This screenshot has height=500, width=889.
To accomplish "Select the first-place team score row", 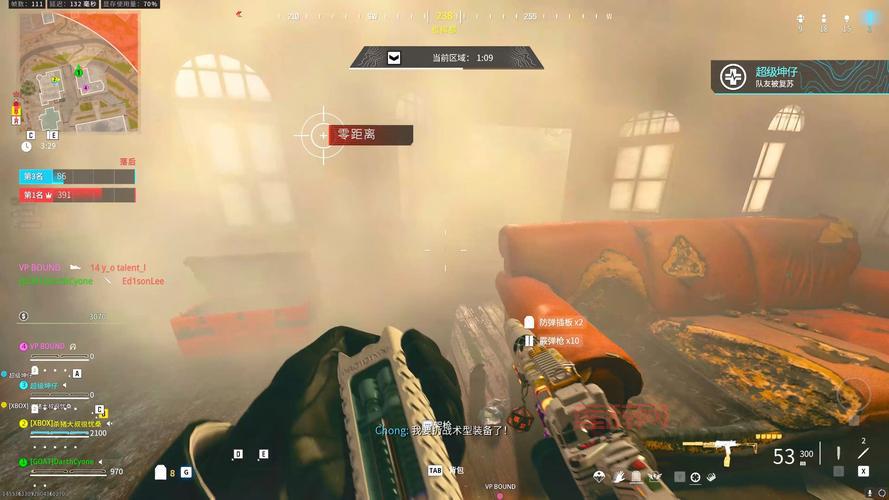I will point(77,195).
